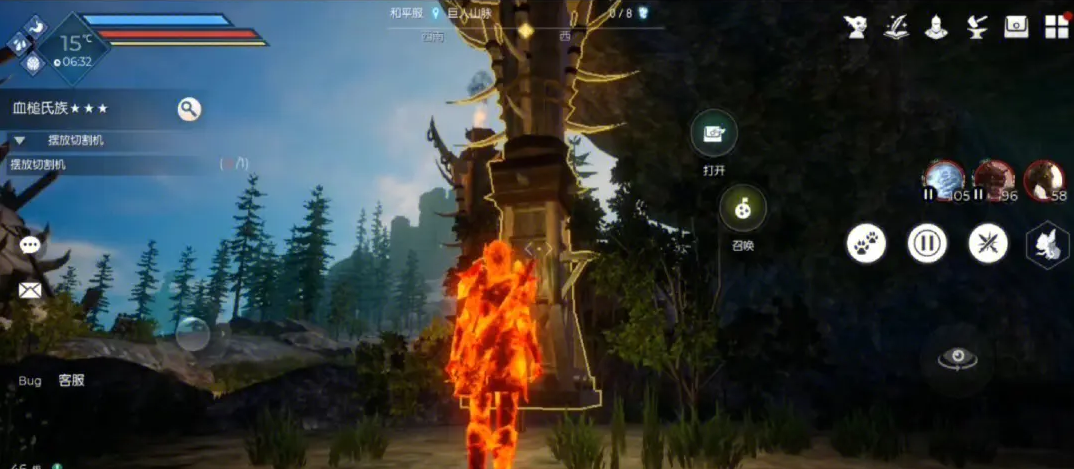Click the magnifying glass beside 血槌氏族
This screenshot has height=469, width=1074.
click(x=189, y=109)
